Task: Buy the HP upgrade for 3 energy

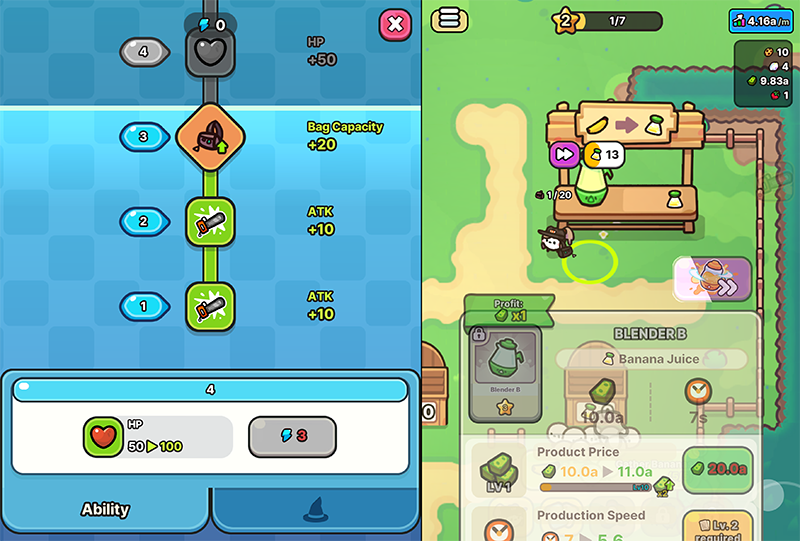Action: [292, 437]
